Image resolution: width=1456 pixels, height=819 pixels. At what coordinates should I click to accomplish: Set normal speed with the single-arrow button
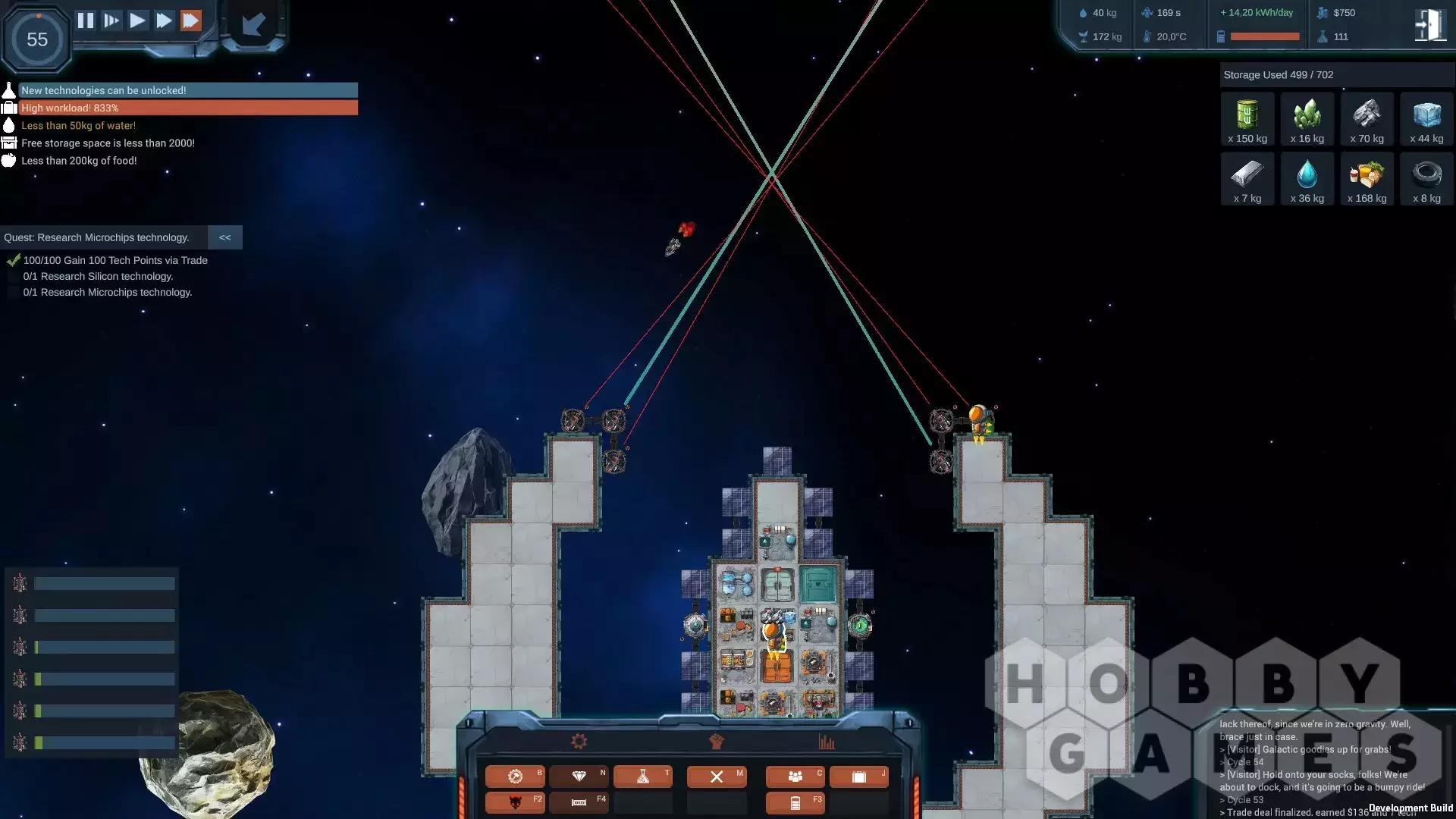pyautogui.click(x=137, y=20)
